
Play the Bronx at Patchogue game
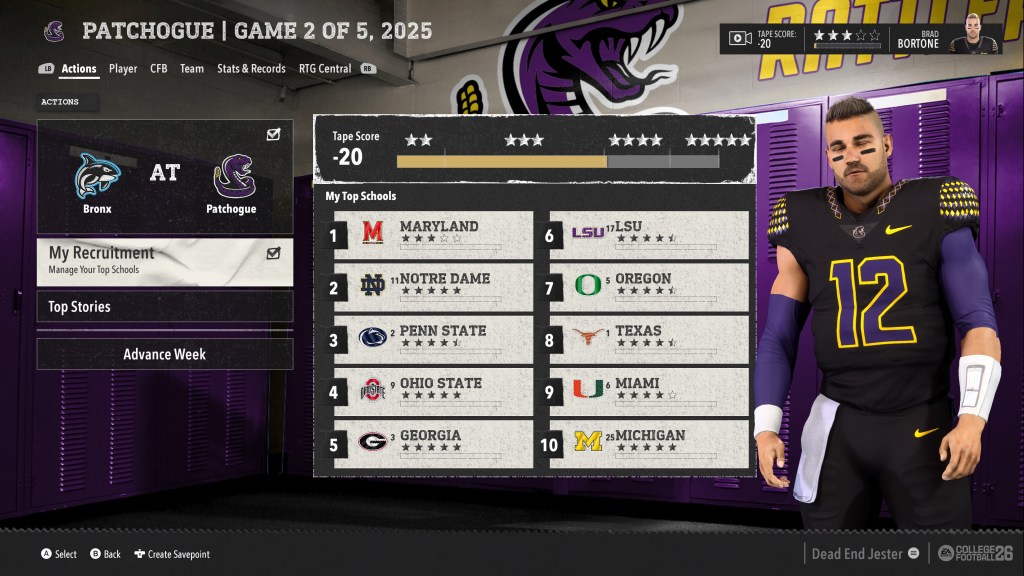click(x=165, y=177)
